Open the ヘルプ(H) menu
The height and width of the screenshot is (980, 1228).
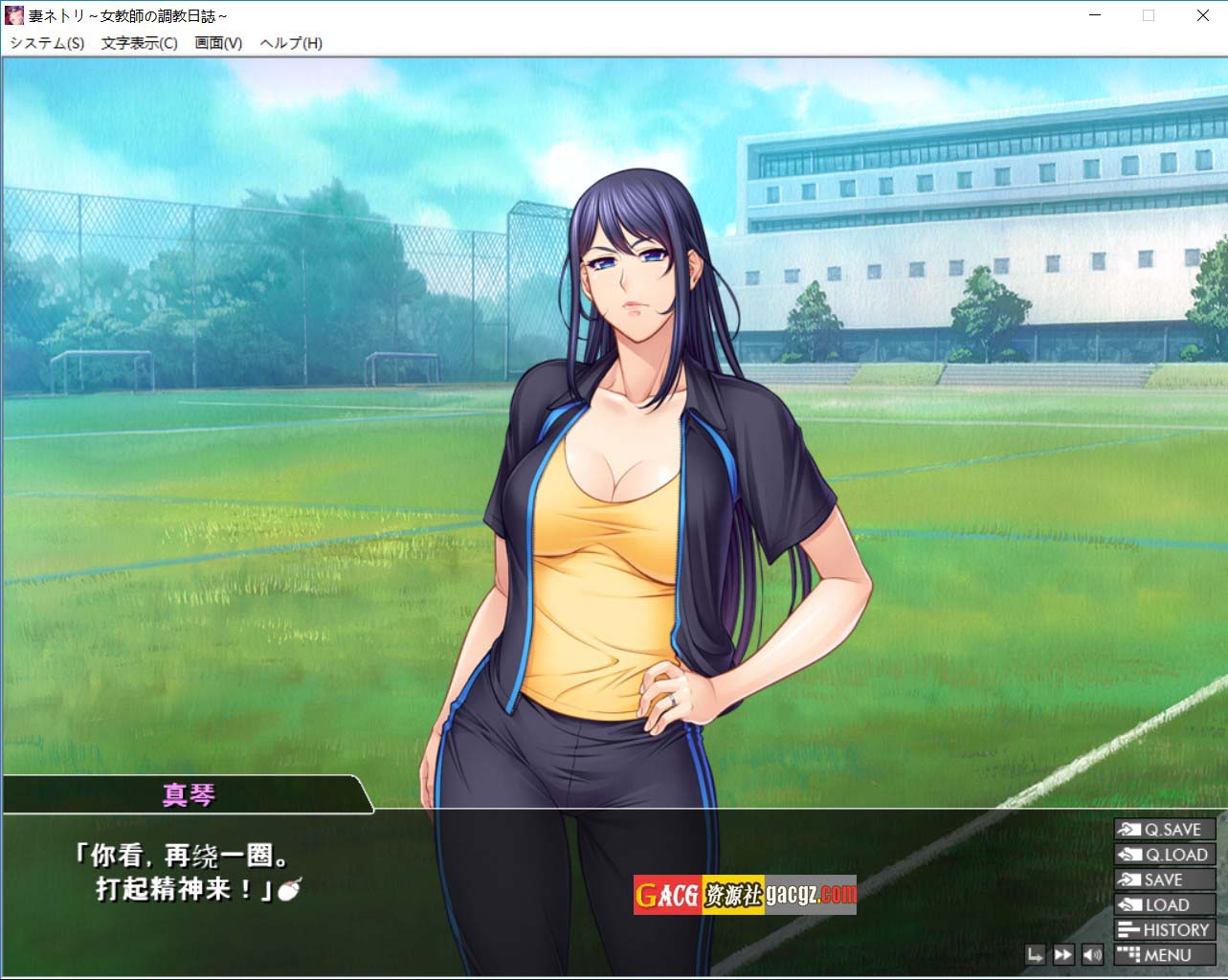pos(291,43)
